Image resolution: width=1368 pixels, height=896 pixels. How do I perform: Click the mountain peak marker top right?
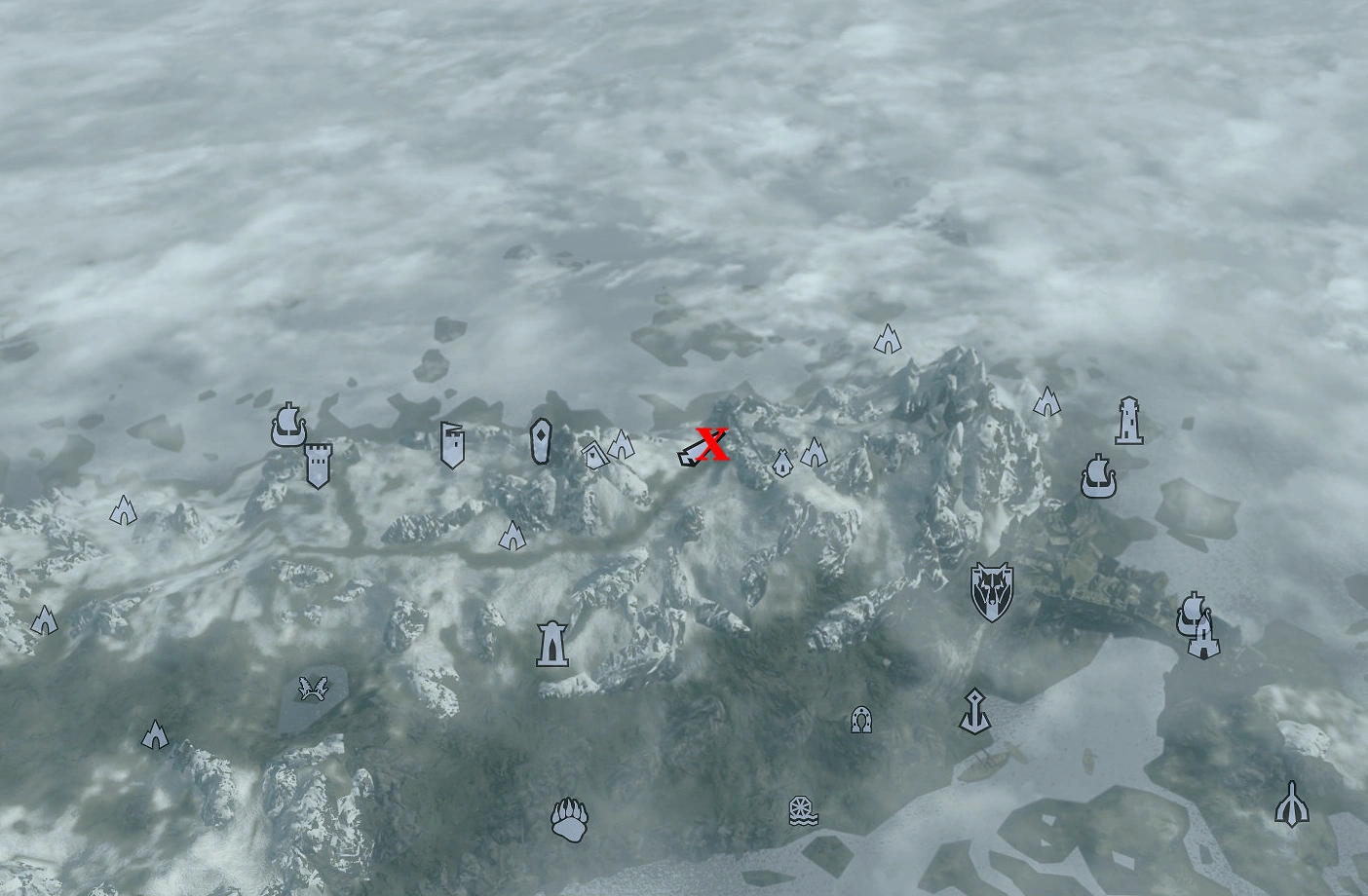(x=886, y=340)
